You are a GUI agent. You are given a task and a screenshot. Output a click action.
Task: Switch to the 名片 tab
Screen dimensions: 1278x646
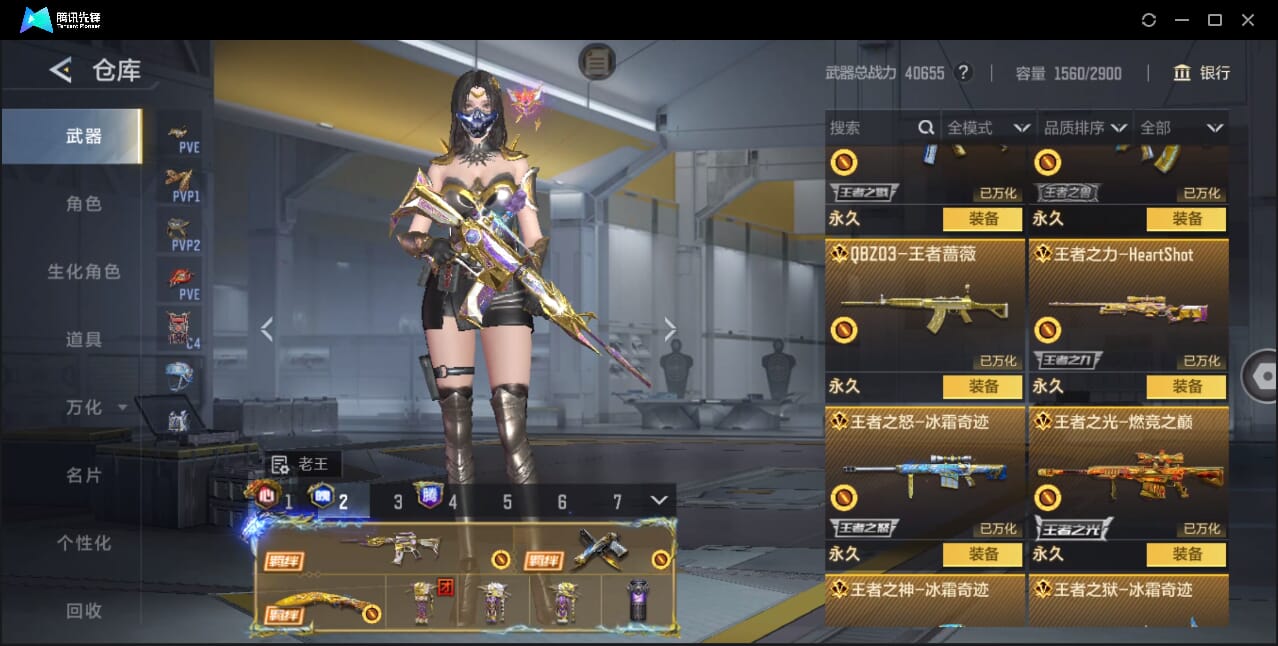pyautogui.click(x=84, y=476)
